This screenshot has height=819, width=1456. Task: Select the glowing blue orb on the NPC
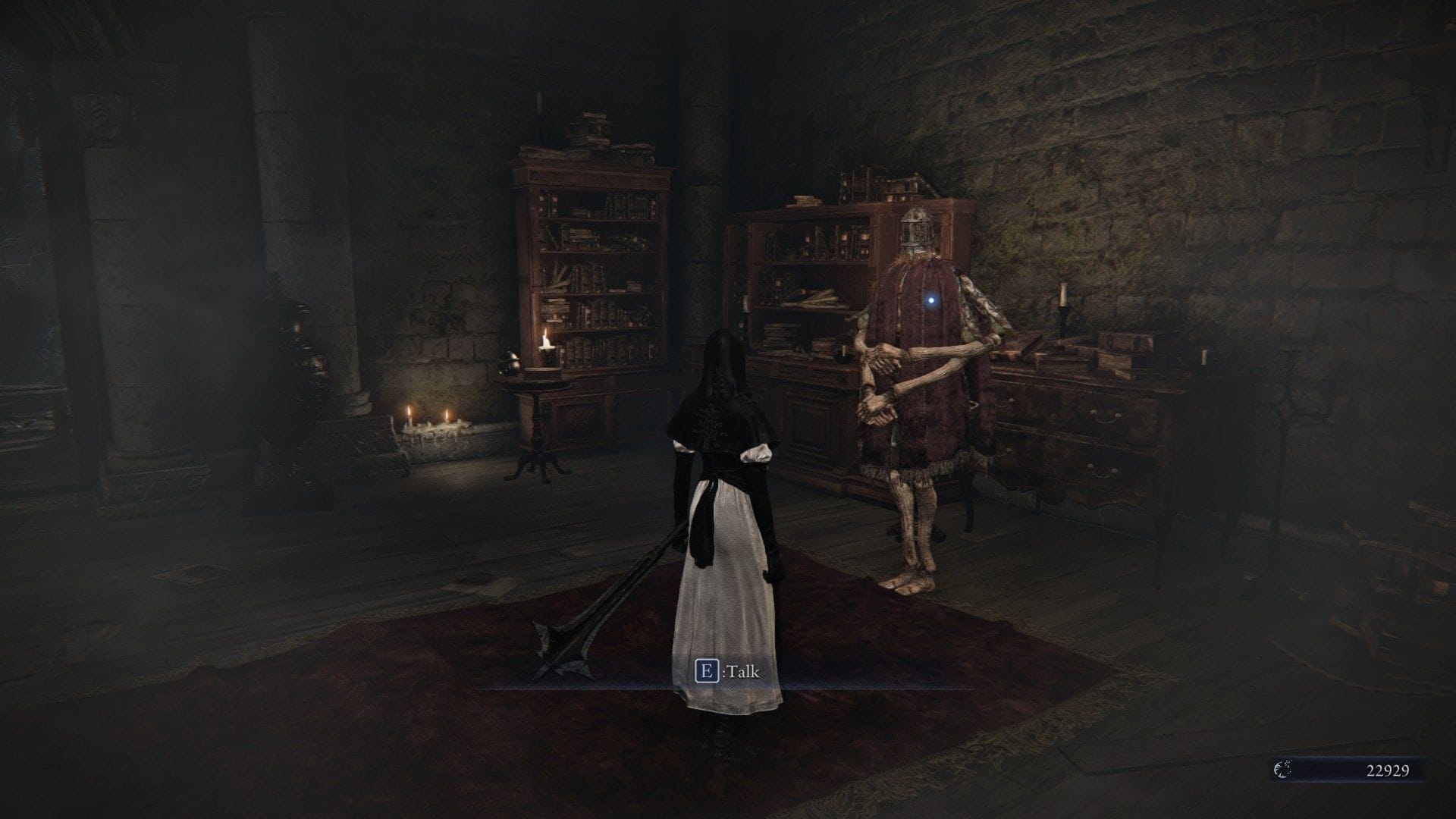(930, 302)
